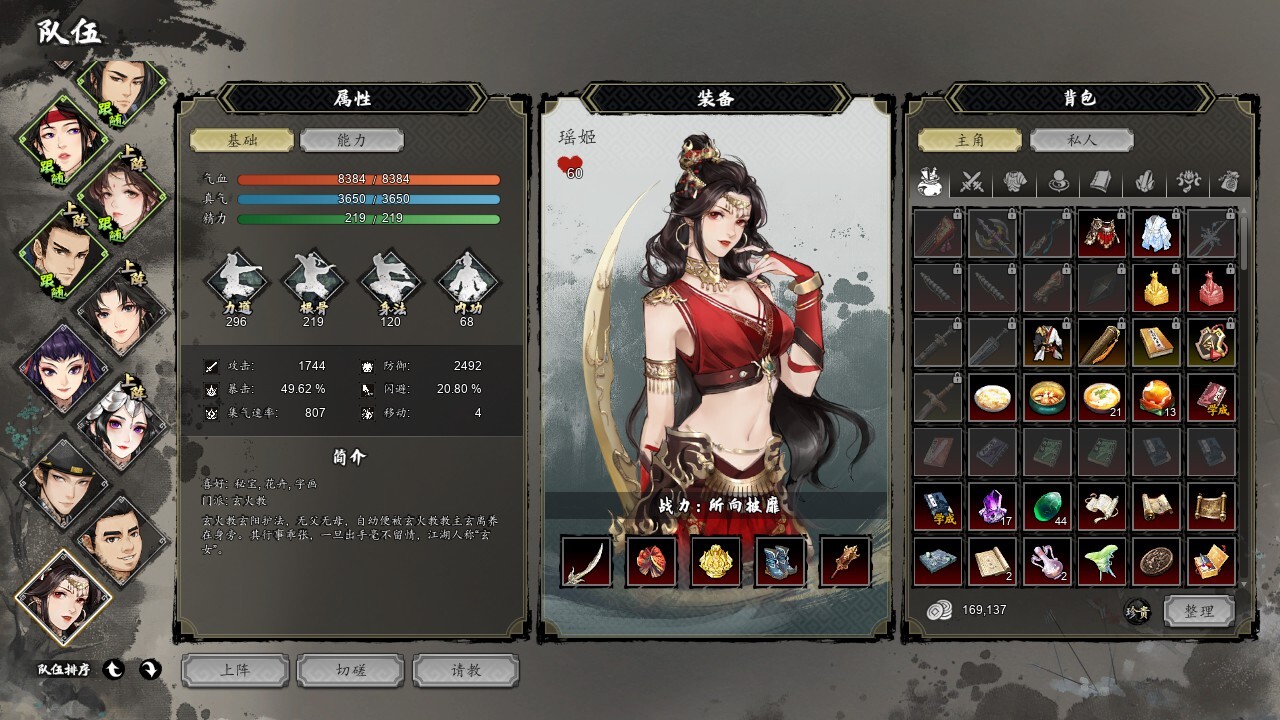Select the purple-haired woman team portrait
The height and width of the screenshot is (720, 1280).
[60, 365]
